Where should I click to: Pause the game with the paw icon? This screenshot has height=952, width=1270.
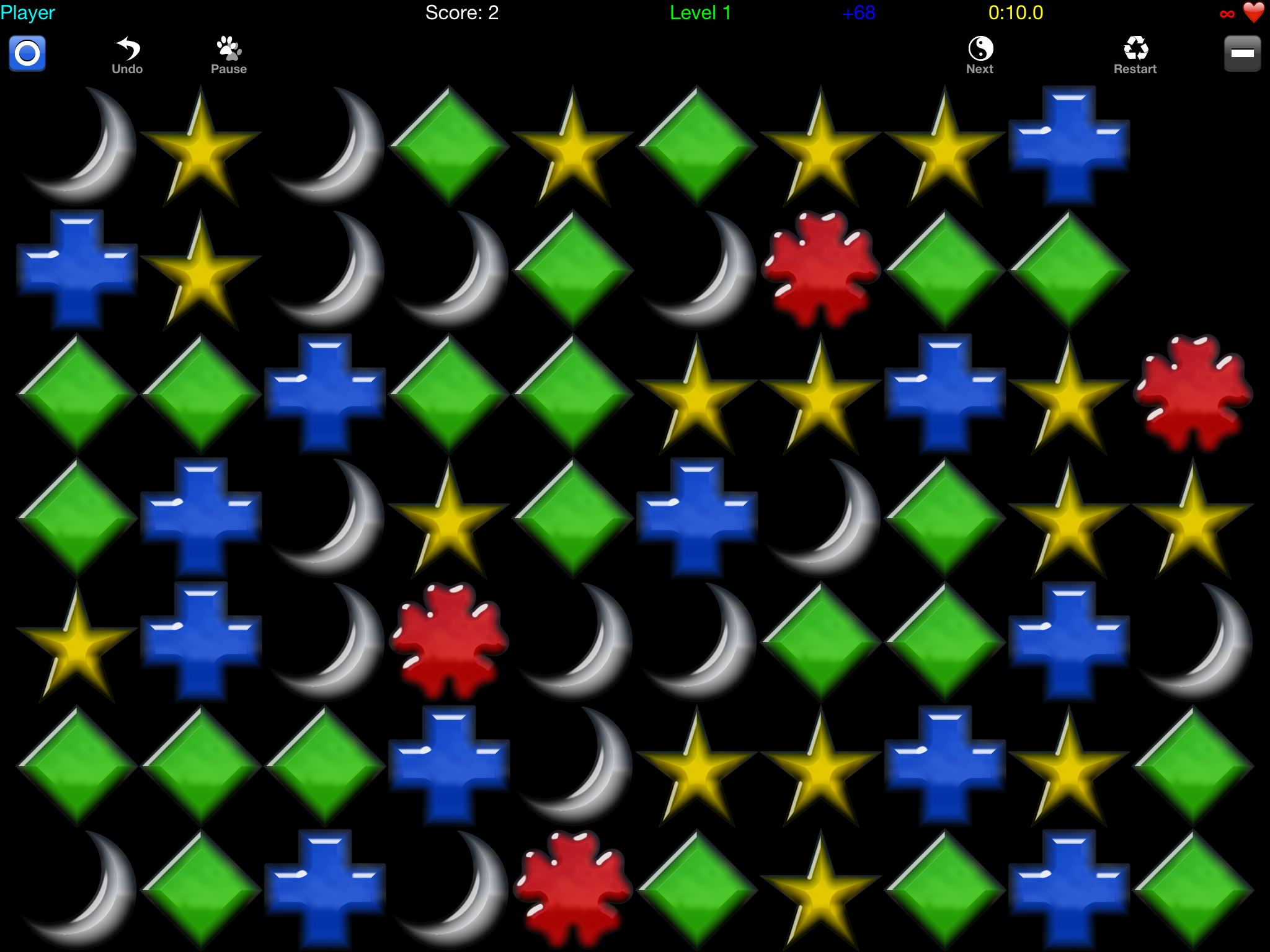(229, 56)
